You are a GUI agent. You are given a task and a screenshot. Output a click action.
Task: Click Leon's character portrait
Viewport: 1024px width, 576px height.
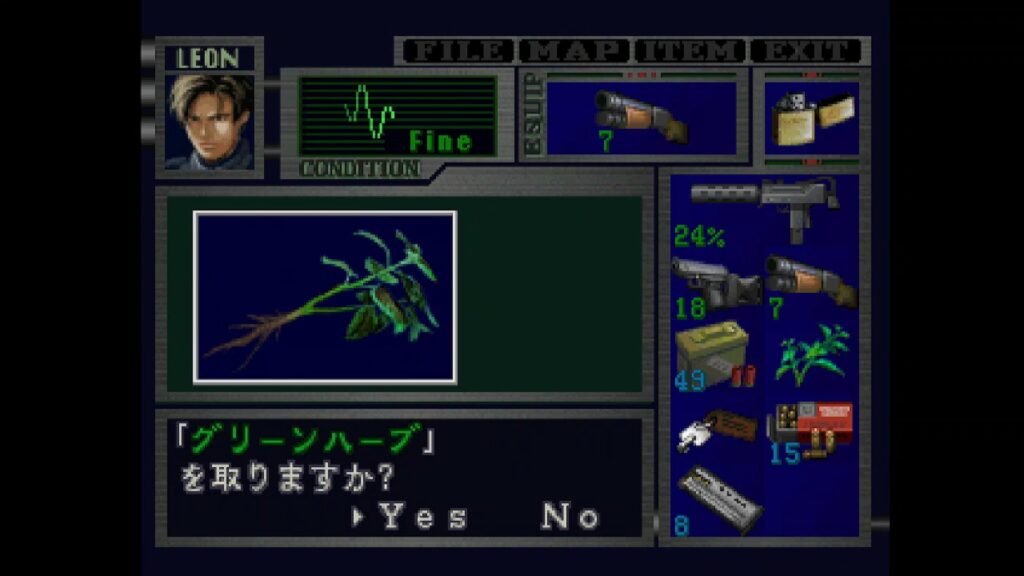pyautogui.click(x=210, y=122)
